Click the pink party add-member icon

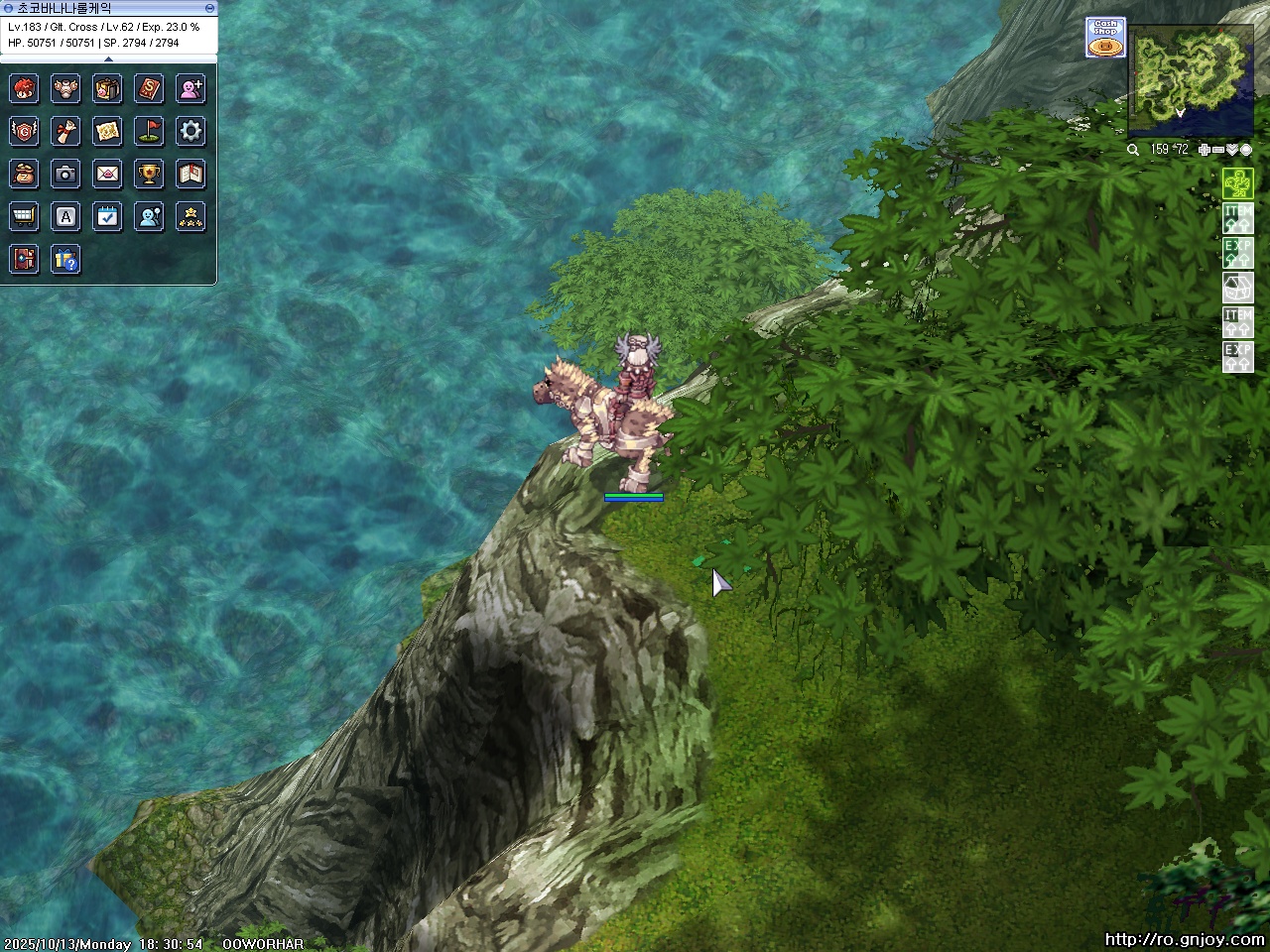[x=190, y=89]
